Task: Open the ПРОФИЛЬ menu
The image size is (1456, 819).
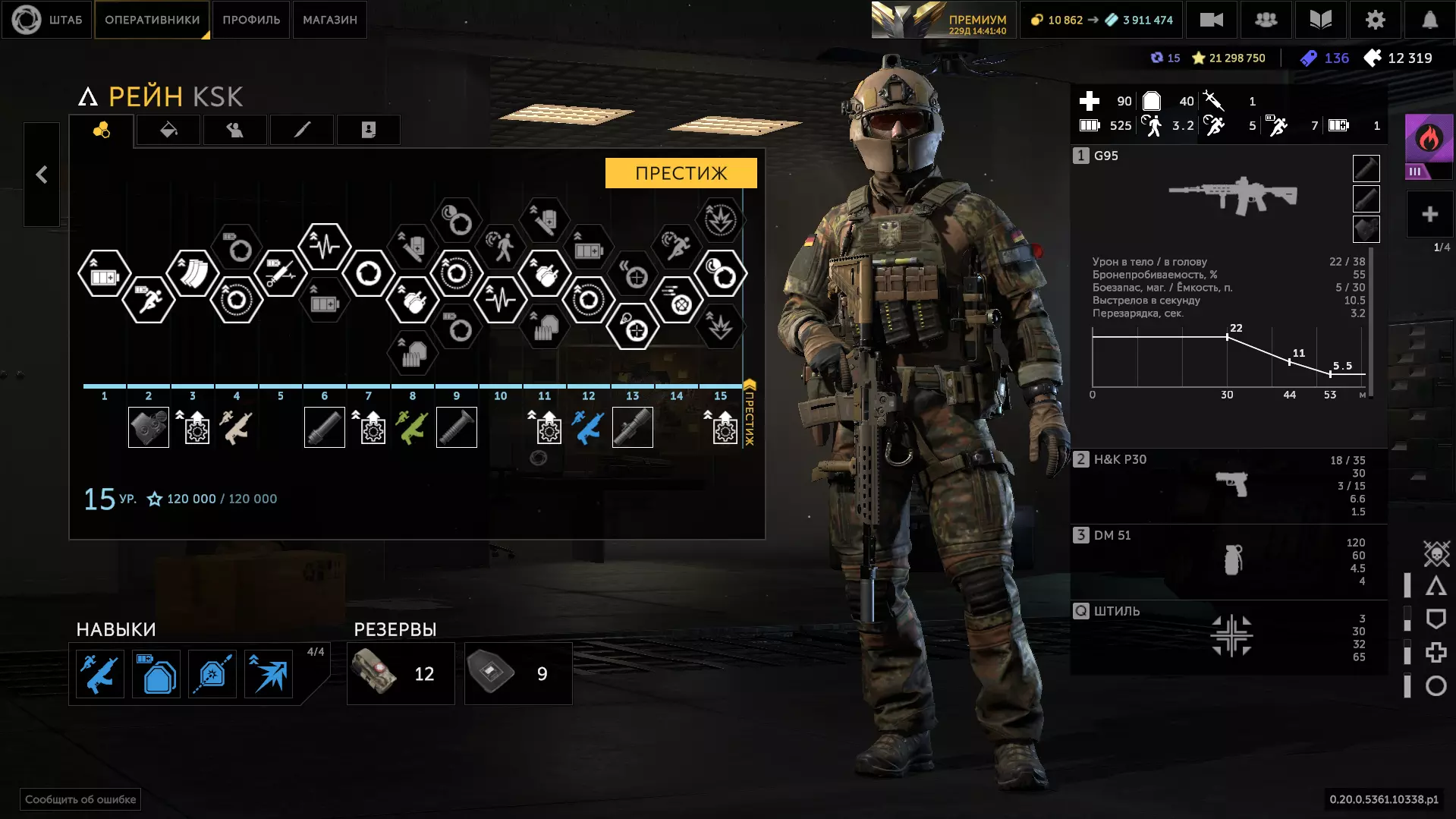Action: click(x=251, y=20)
